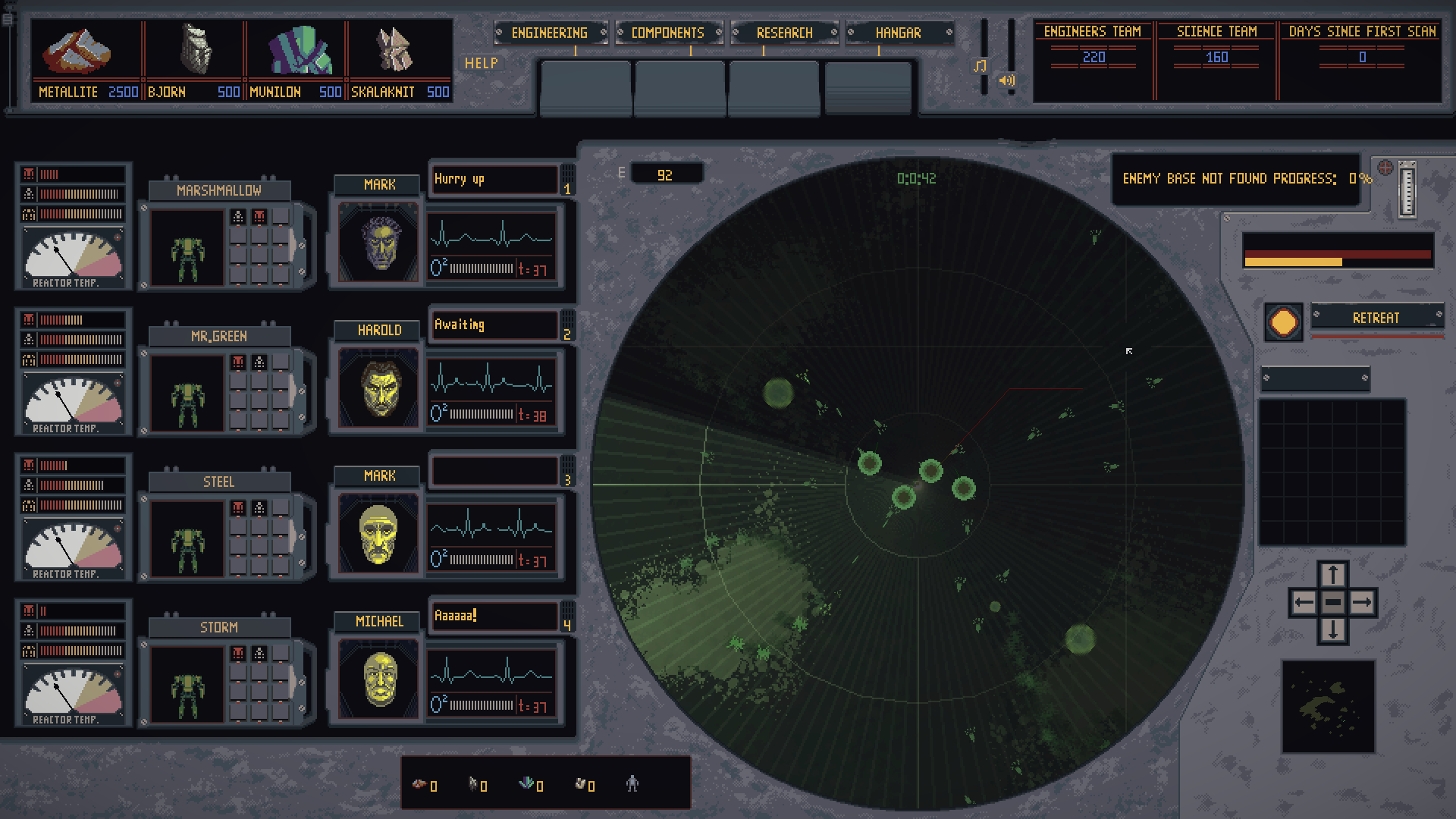Screen dimensions: 1456x819
Task: Open the Engineering menu
Action: [550, 33]
